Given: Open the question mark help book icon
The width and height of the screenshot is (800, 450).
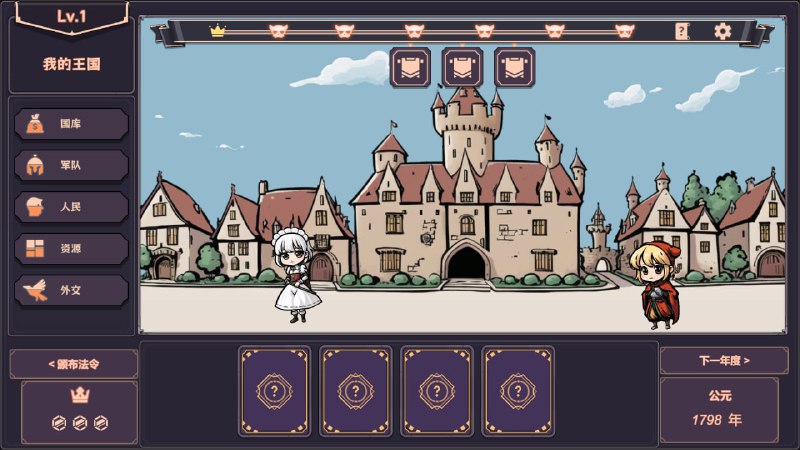Looking at the screenshot, I should [682, 31].
